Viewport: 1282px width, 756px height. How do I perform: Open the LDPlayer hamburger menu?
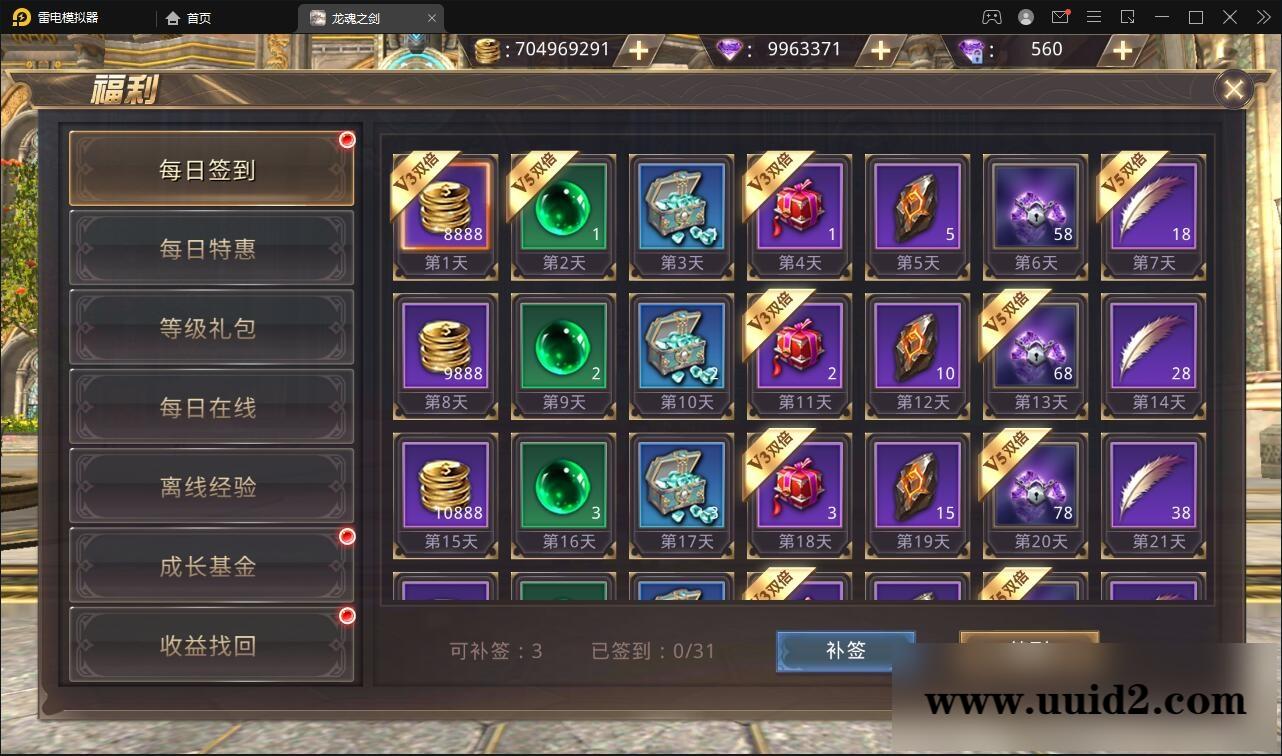1093,17
